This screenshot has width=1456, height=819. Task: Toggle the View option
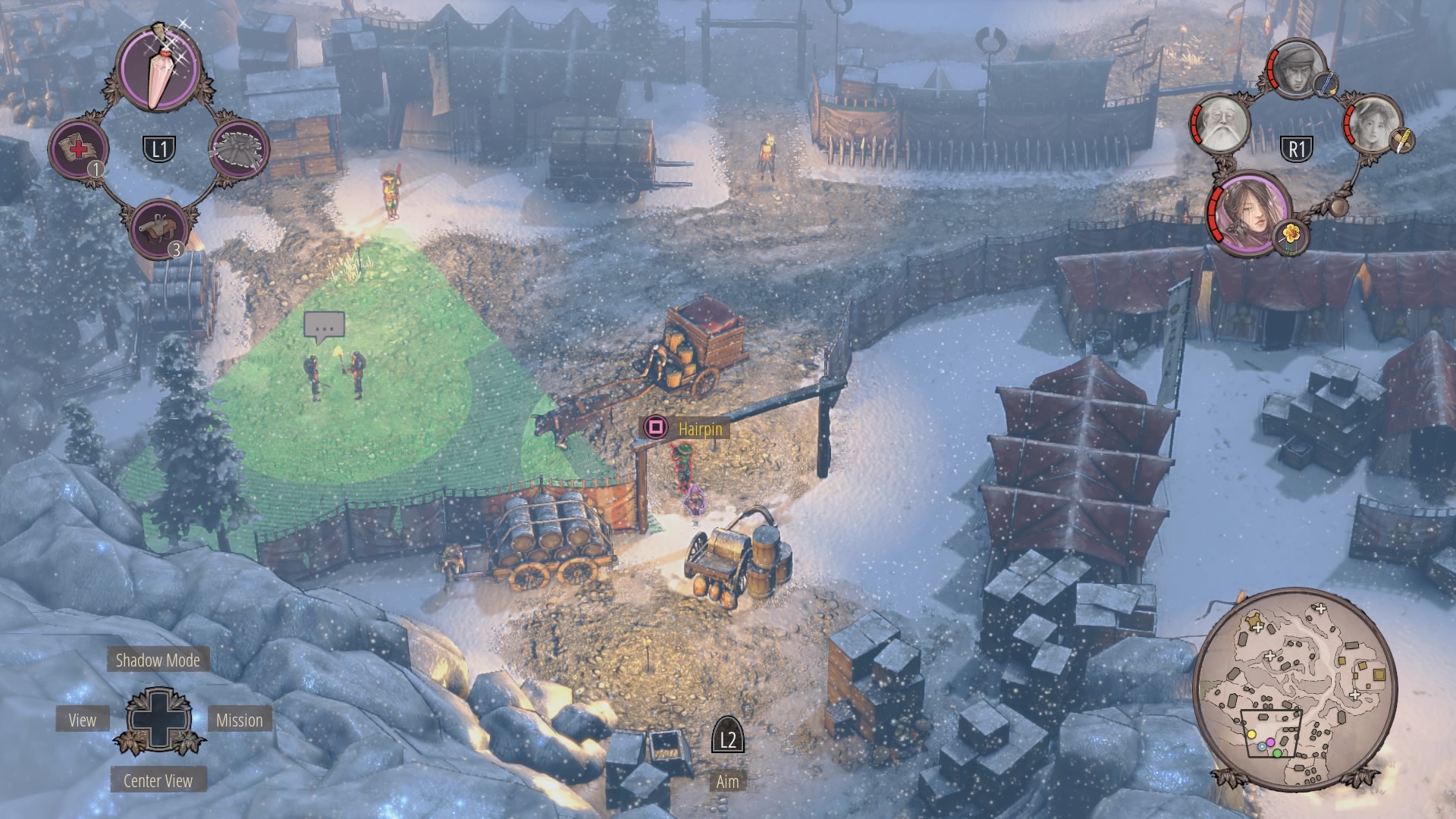pyautogui.click(x=83, y=720)
